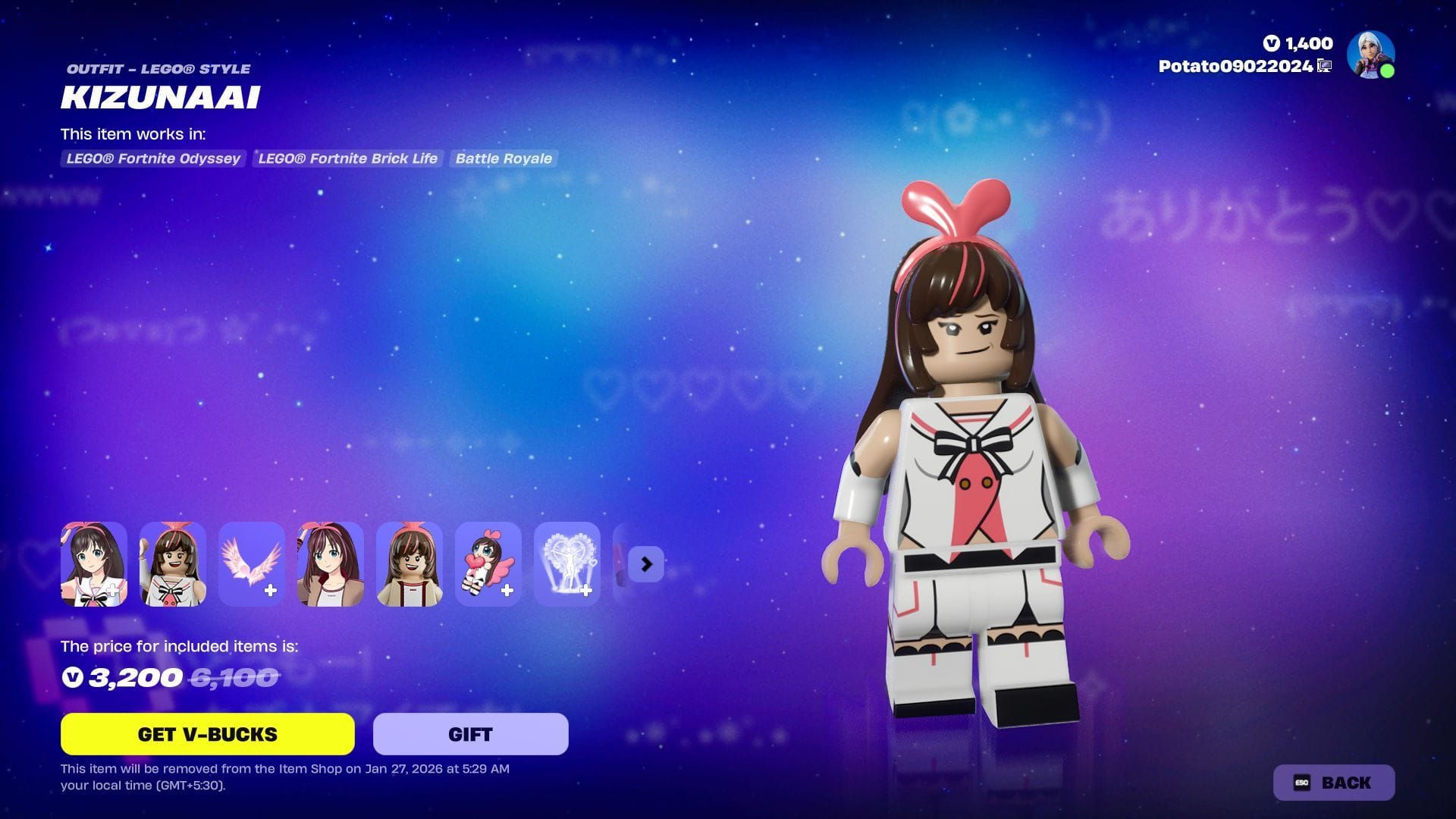Choose the LEGO sailor outfit thumbnail
Viewport: 1456px width, 819px height.
(x=173, y=564)
